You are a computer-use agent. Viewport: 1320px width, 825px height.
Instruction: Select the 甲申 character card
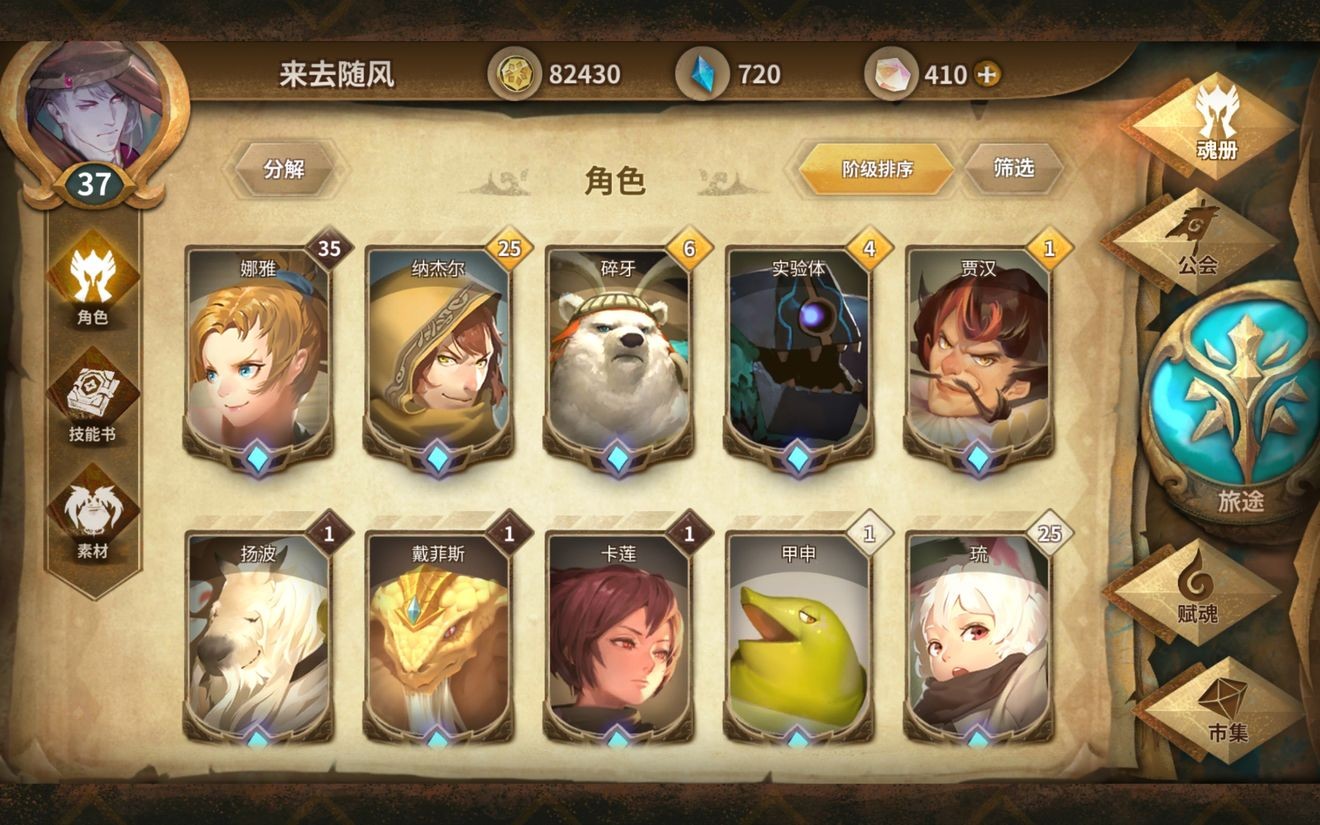click(797, 640)
